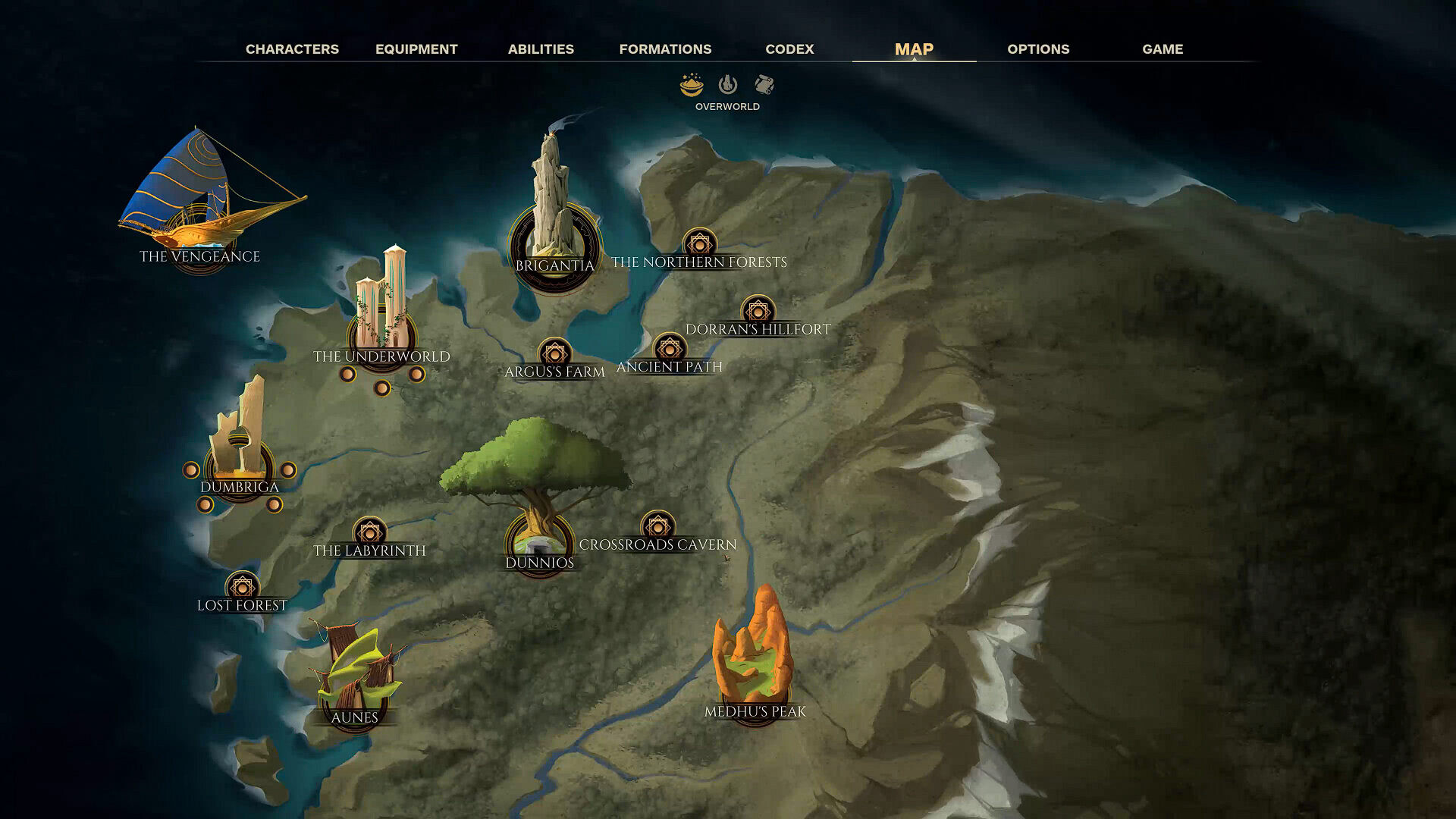Screen dimensions: 1456x819
Task: Switch to the Options tab
Action: tap(1038, 49)
